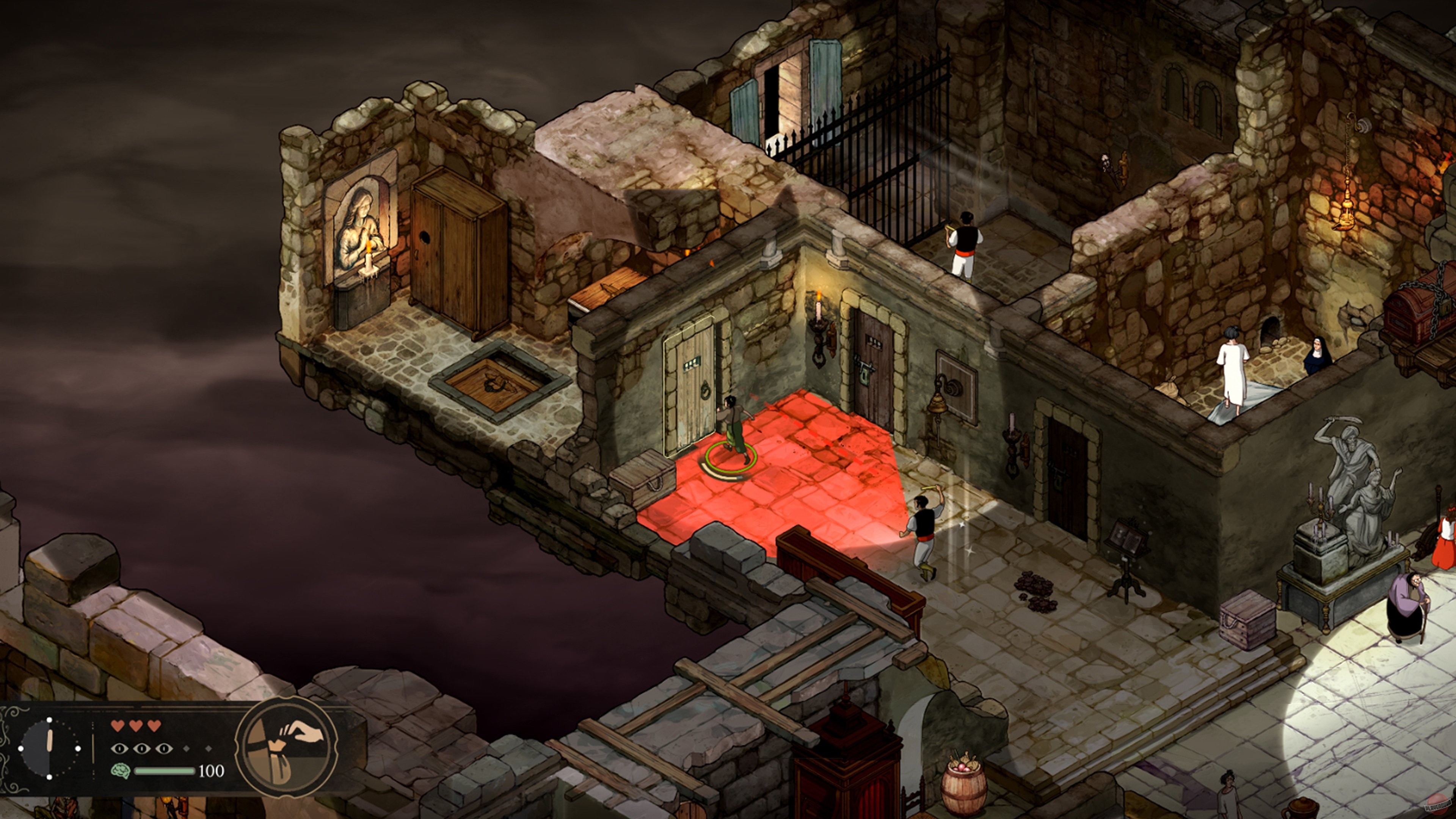Image resolution: width=1456 pixels, height=819 pixels.
Task: Click the first red heart health icon
Action: [x=118, y=726]
